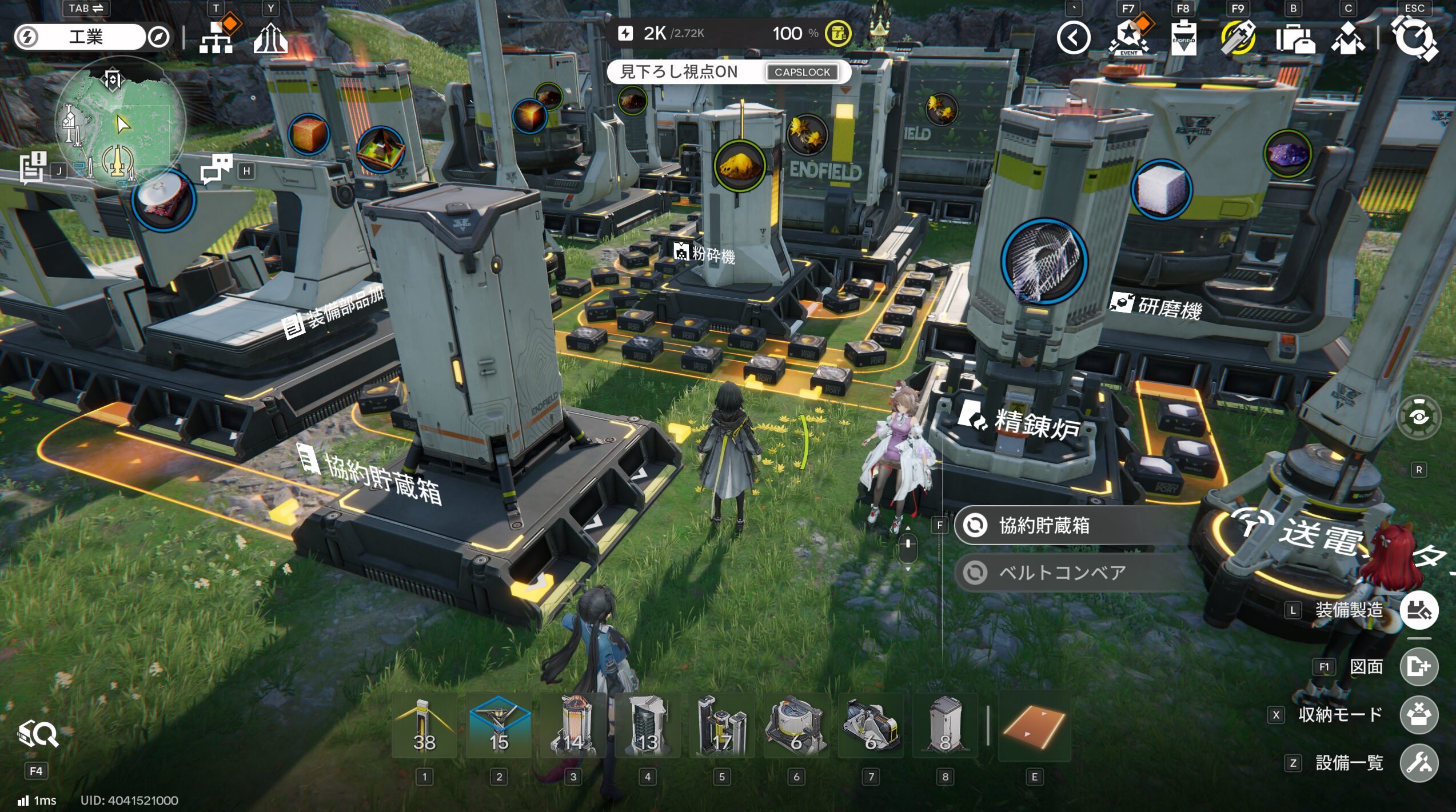Open the tech tree icon

[216, 37]
